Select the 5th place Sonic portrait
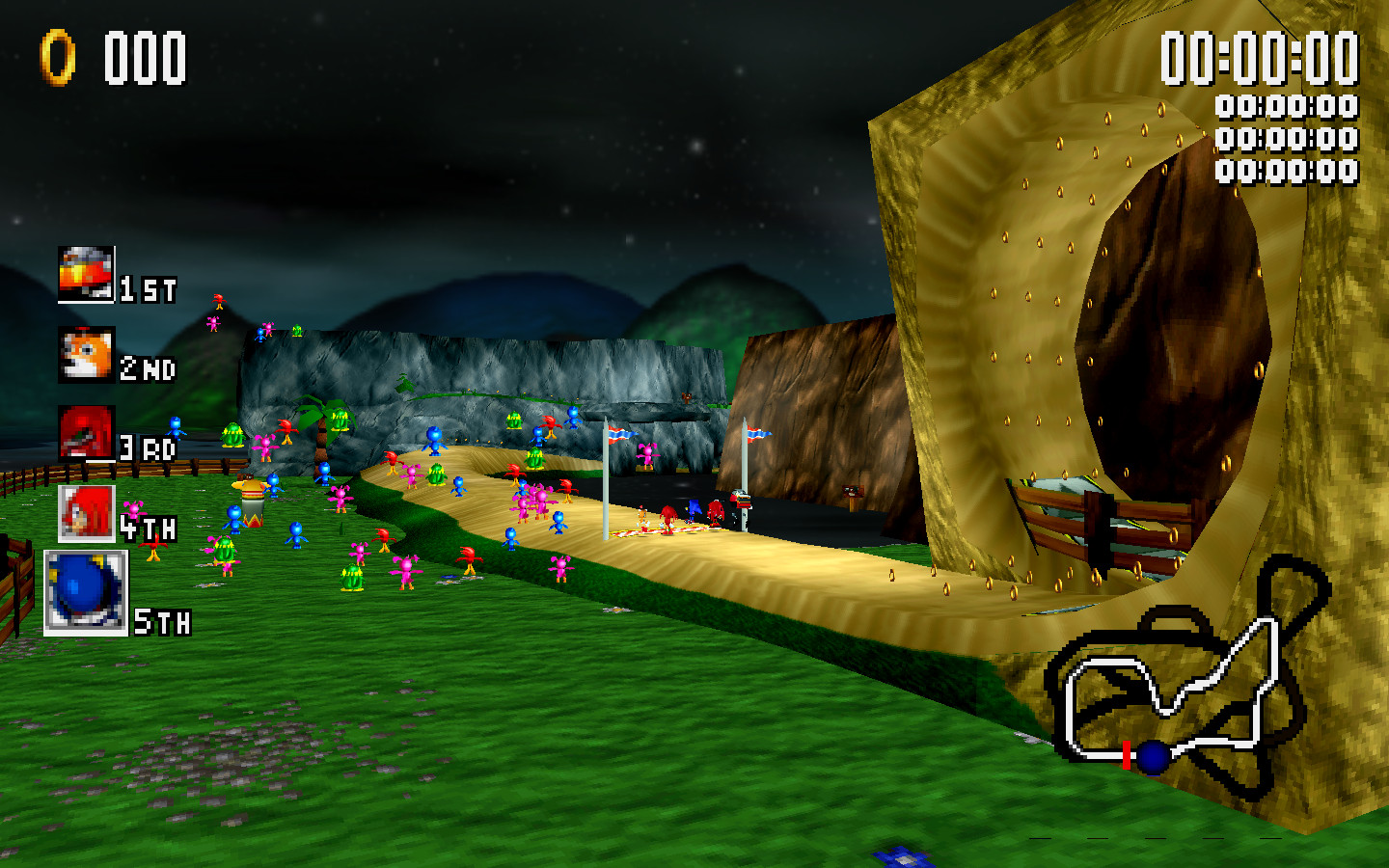Screen dimensions: 1389x868 [85, 588]
